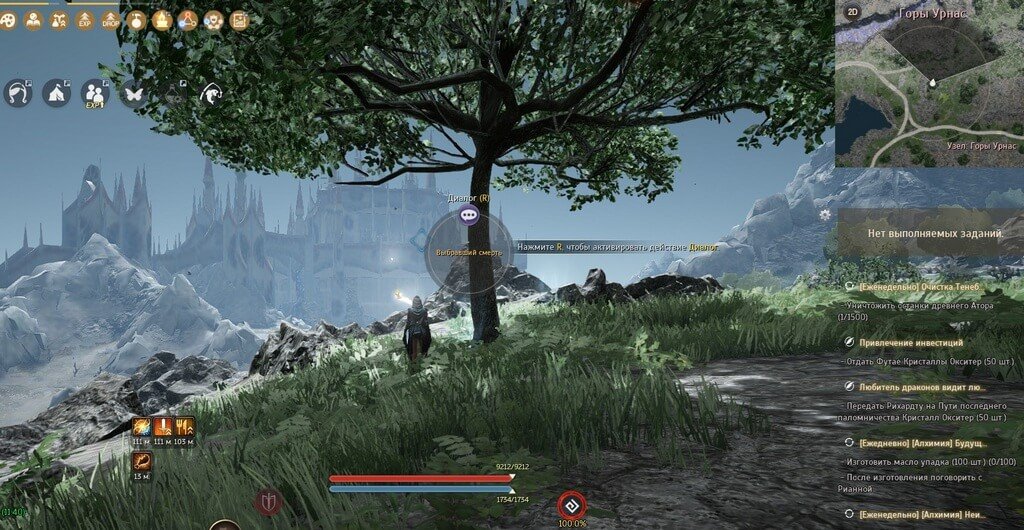Image resolution: width=1024 pixels, height=530 pixels.
Task: Select the DROP rate bonus icon
Action: pos(110,20)
